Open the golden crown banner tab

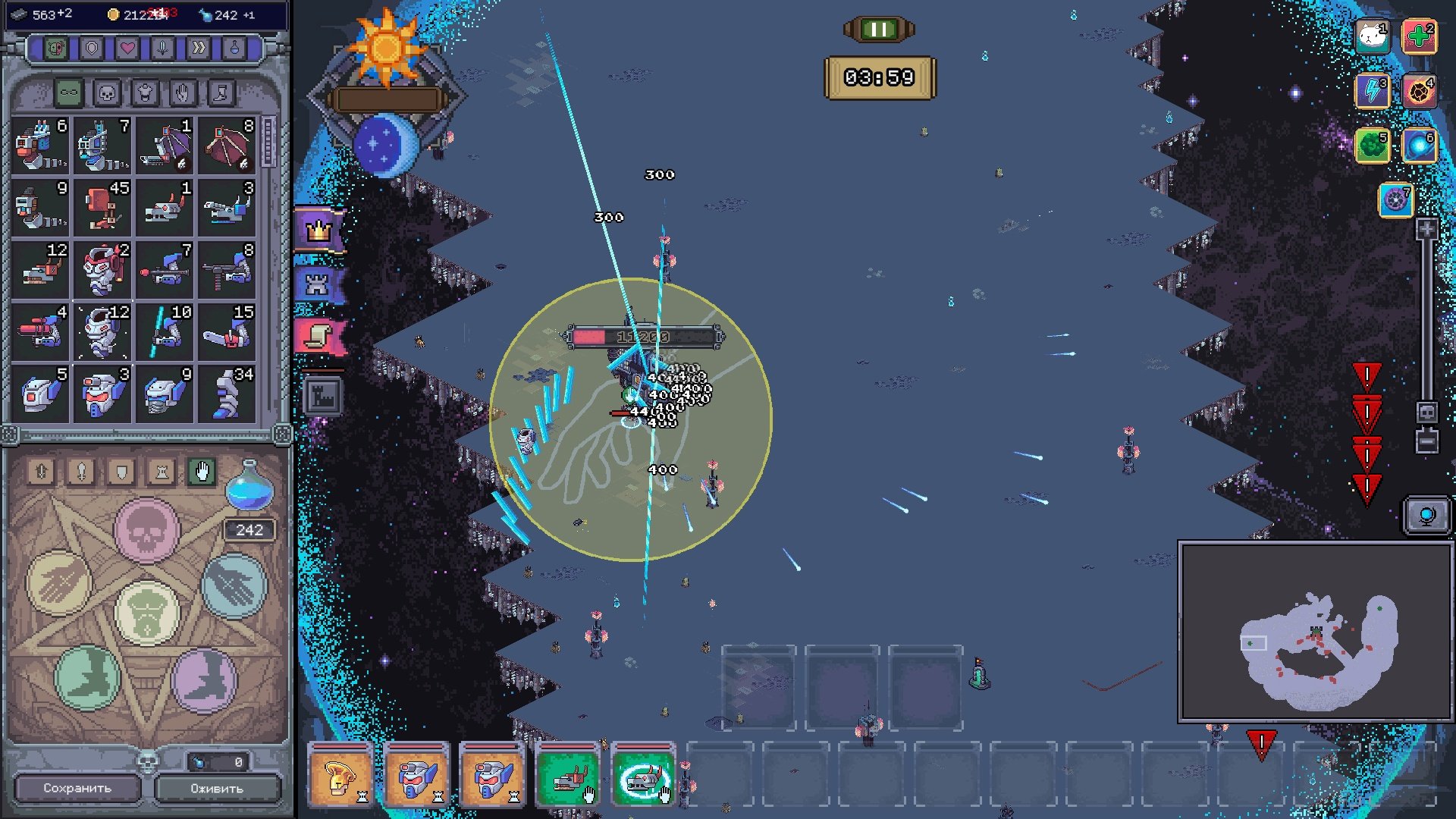(x=319, y=229)
